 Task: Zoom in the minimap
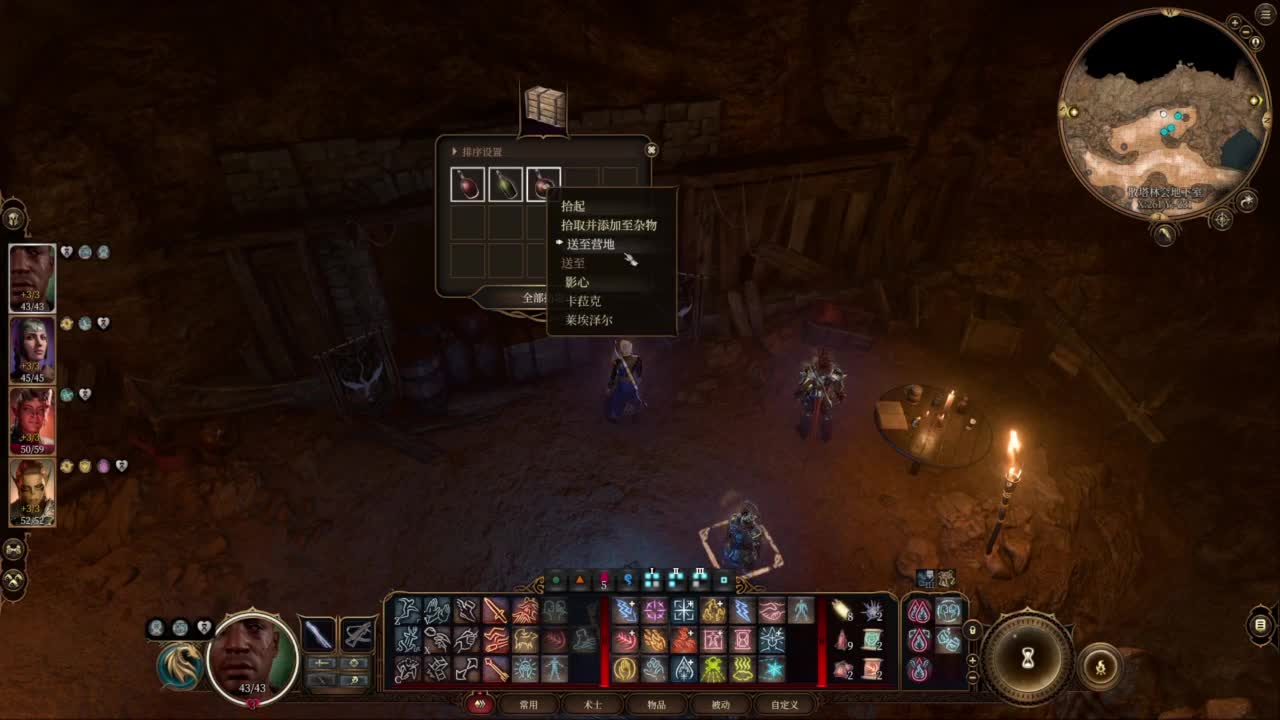point(1234,22)
